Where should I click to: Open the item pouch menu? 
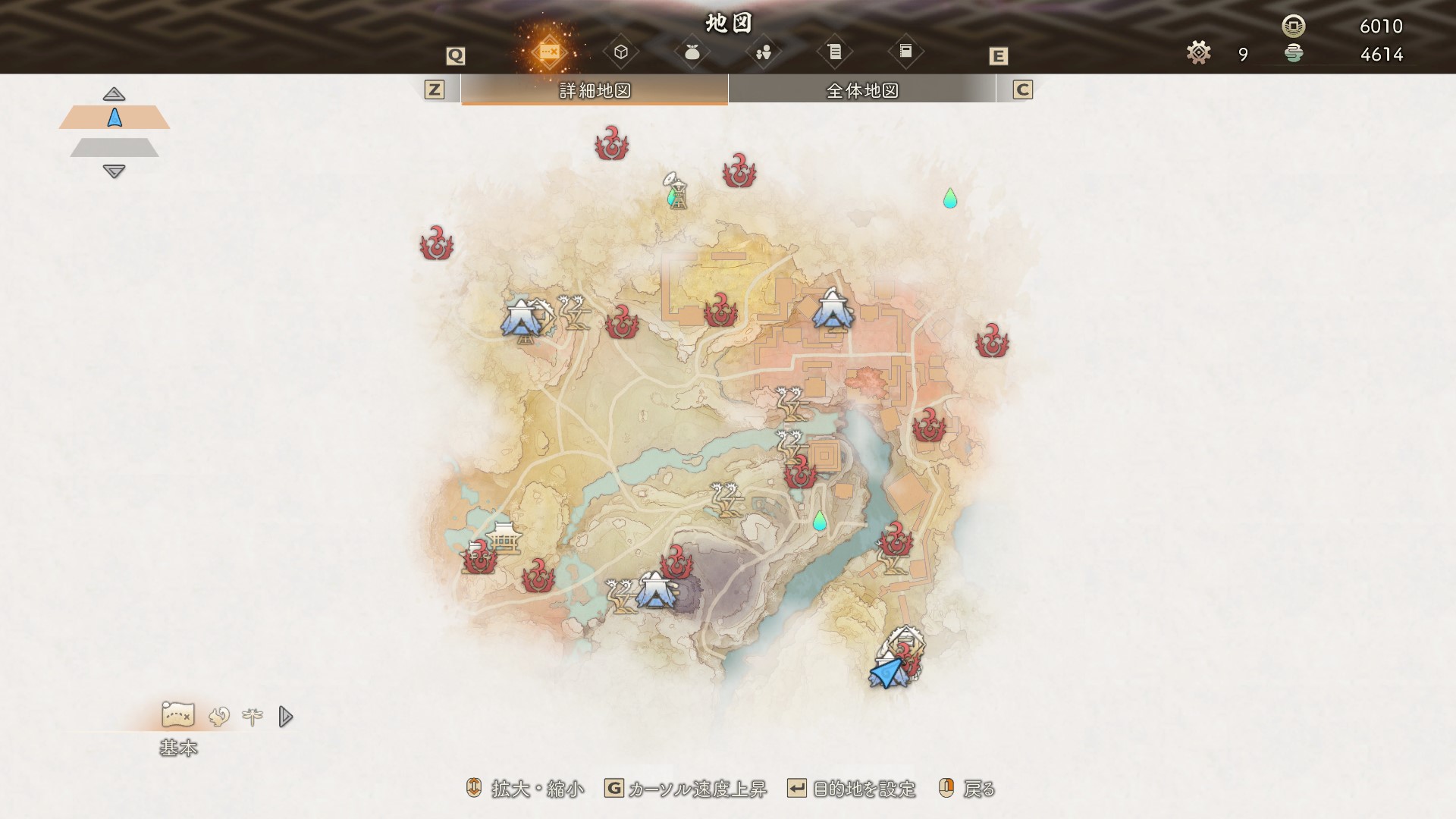click(x=692, y=52)
